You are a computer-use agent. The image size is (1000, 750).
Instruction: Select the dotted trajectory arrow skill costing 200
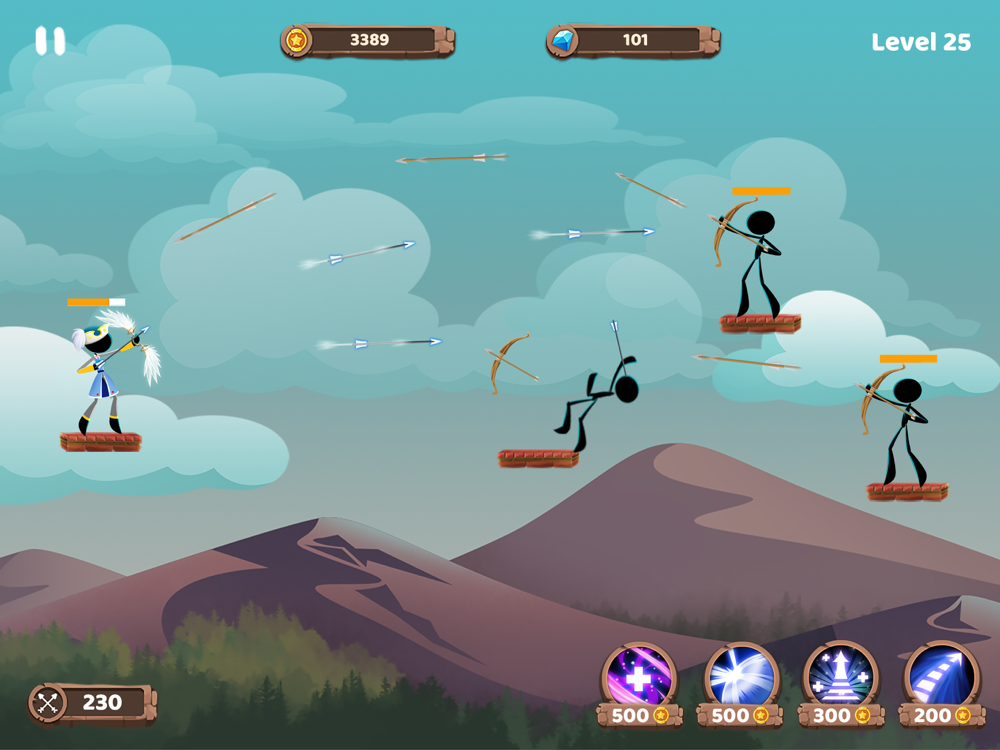[940, 677]
